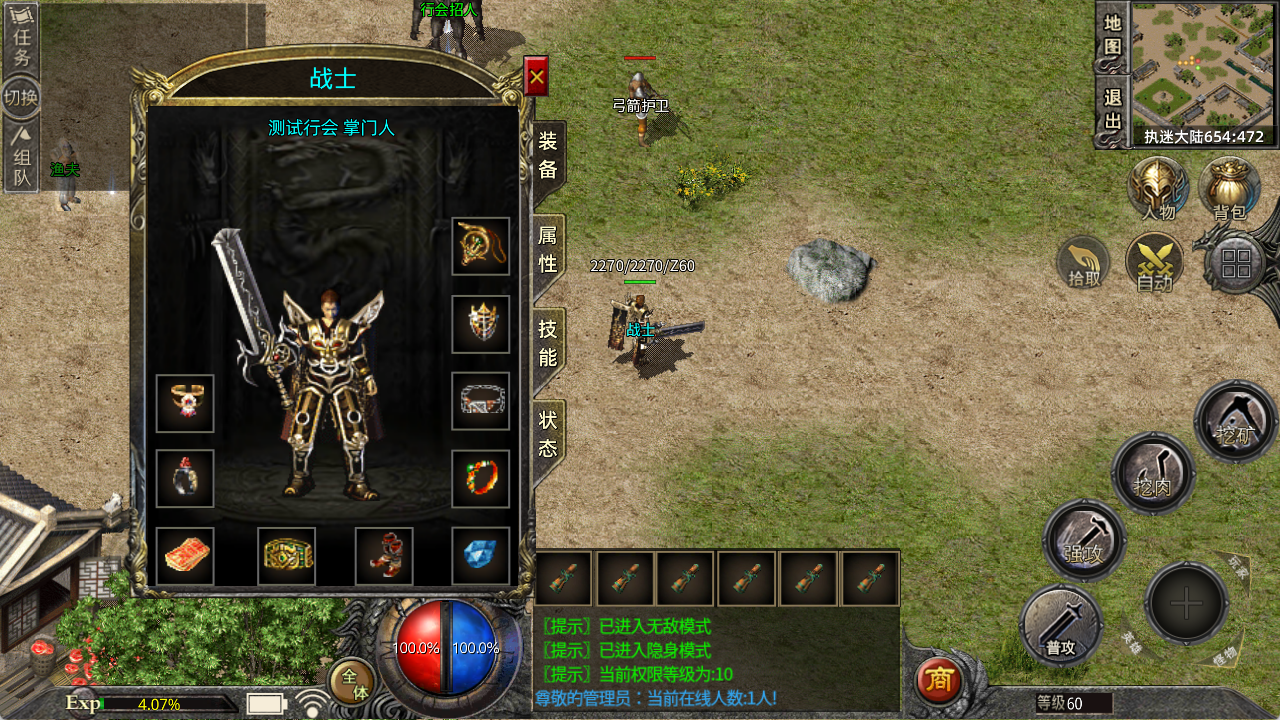This screenshot has width=1280, height=720.
Task: Select the blue gem equipment slot
Action: coord(480,556)
